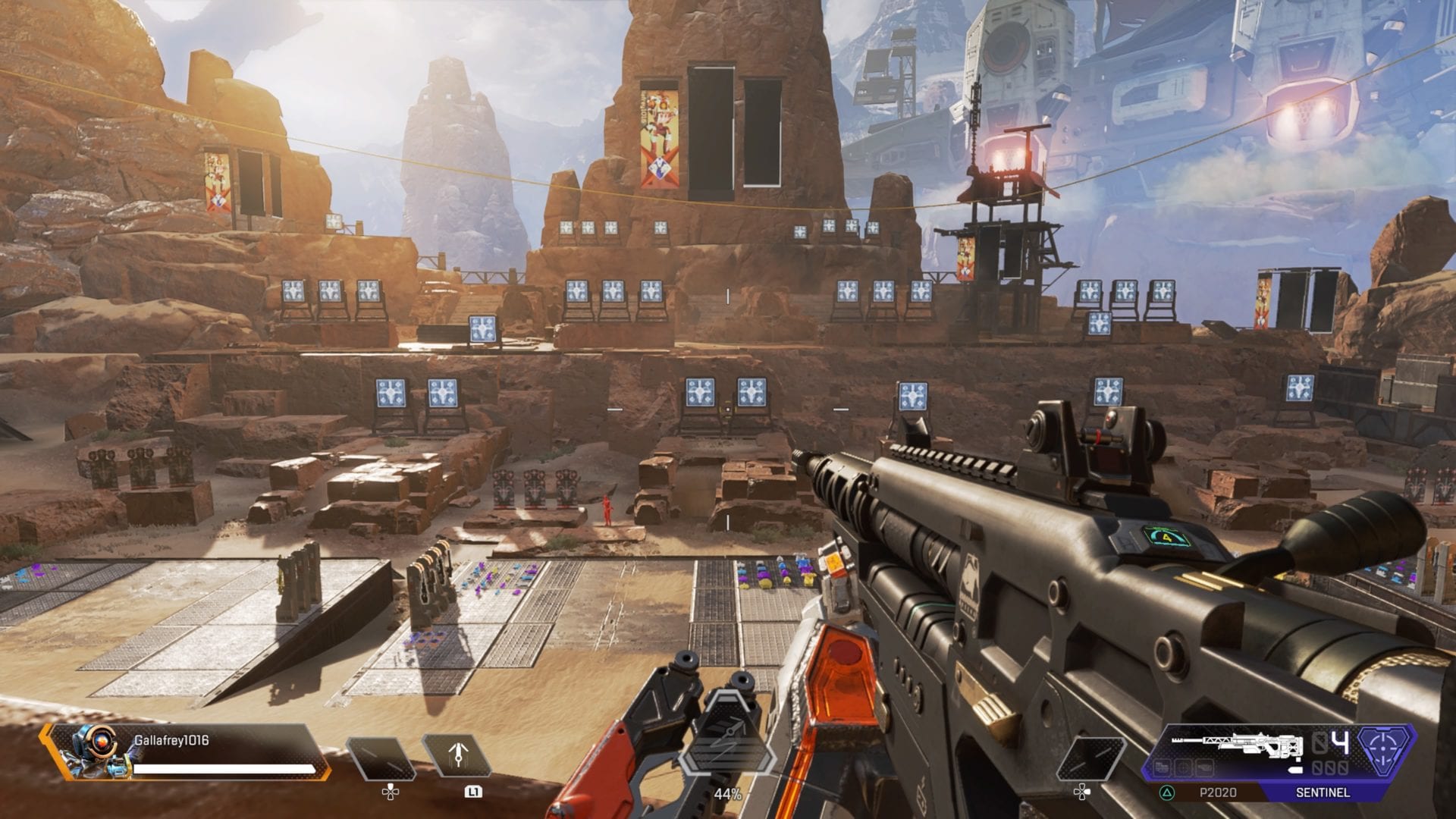Open the empty slot beside the weapon panel
1456x819 pixels.
[1090, 758]
